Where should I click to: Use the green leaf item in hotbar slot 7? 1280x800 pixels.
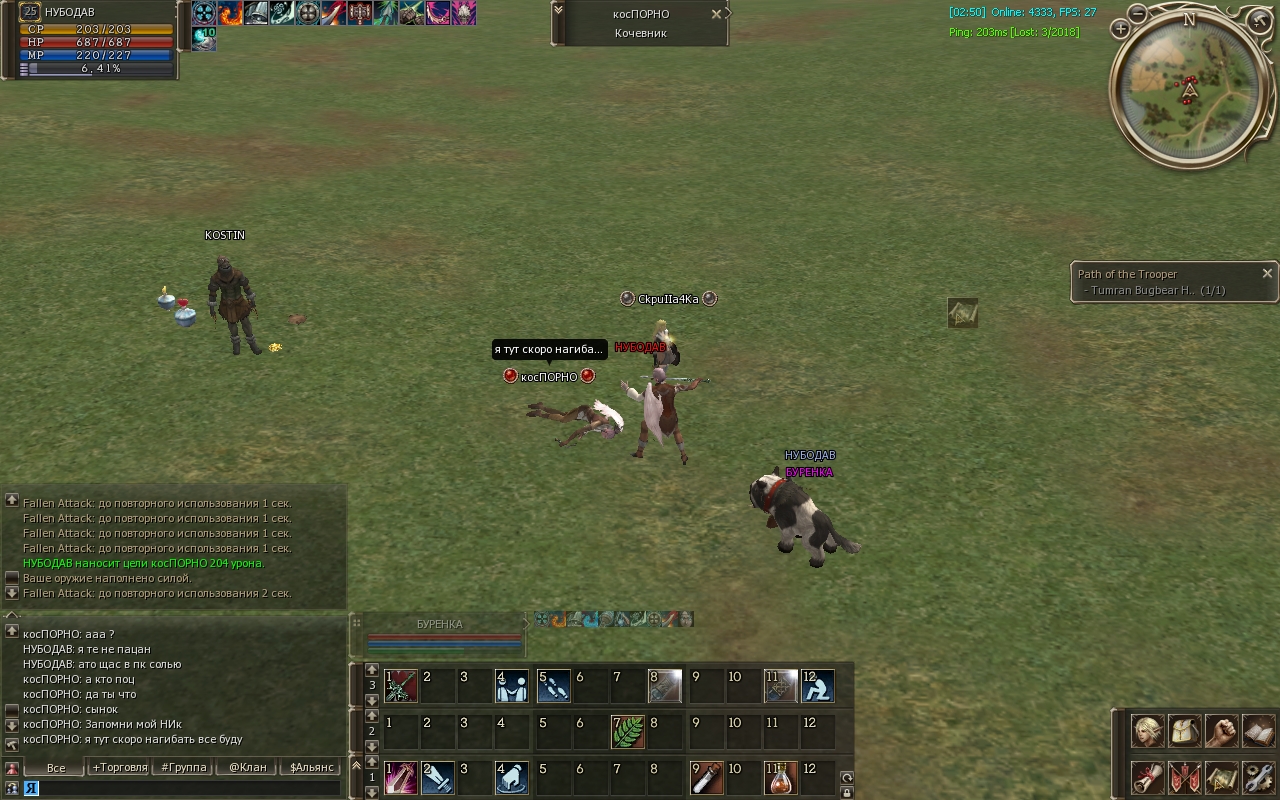pyautogui.click(x=627, y=732)
